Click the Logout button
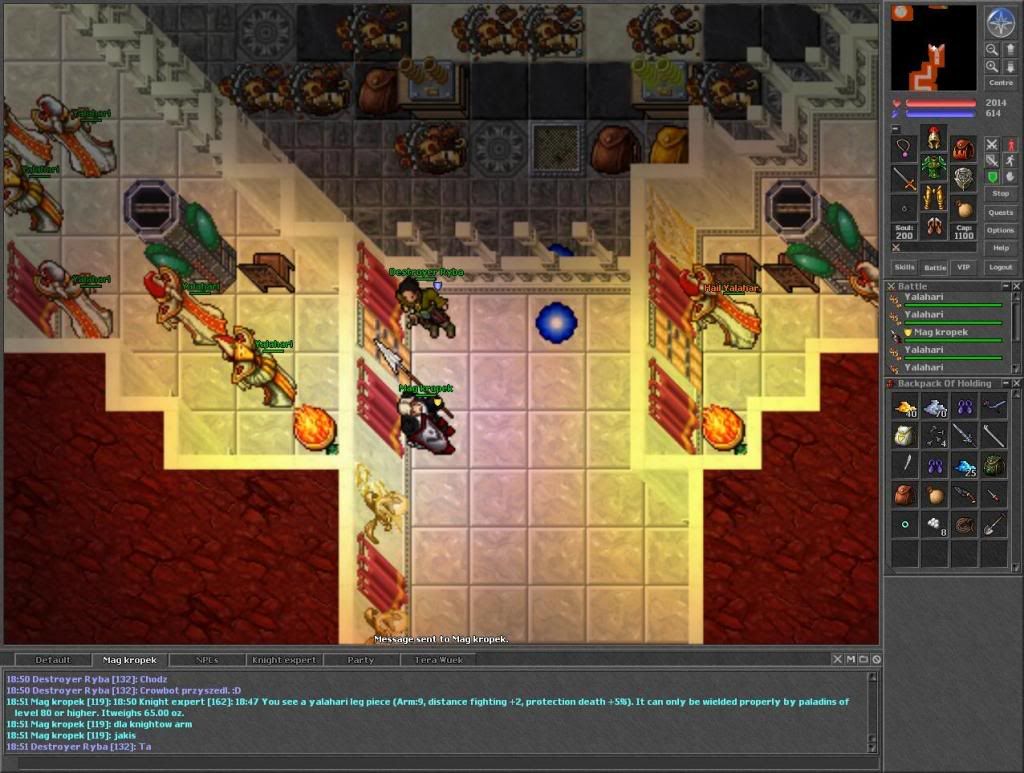Screen dimensions: 1024x773 [1000, 267]
